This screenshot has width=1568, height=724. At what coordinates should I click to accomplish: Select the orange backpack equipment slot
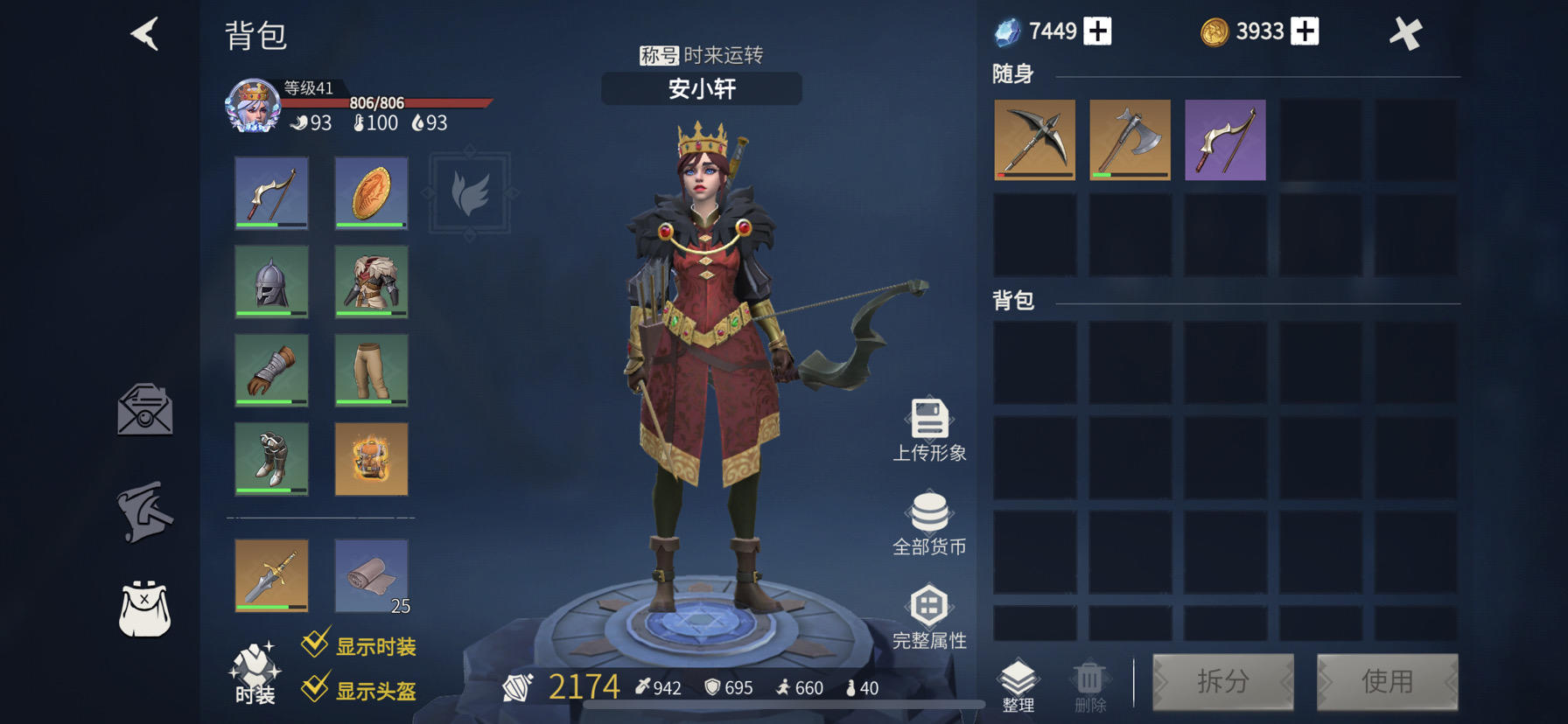[371, 459]
